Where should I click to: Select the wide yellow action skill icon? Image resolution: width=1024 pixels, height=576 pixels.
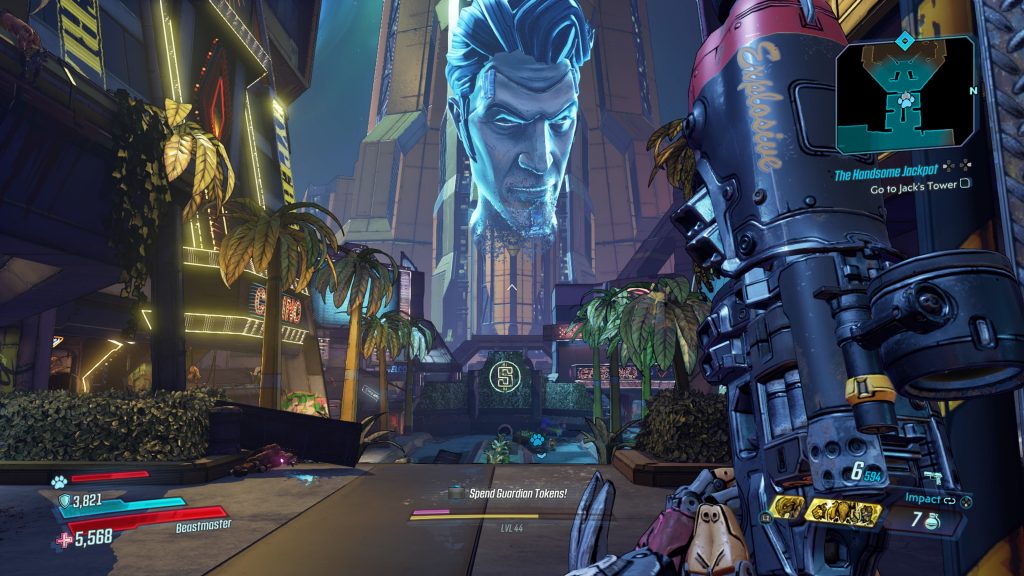pyautogui.click(x=842, y=511)
